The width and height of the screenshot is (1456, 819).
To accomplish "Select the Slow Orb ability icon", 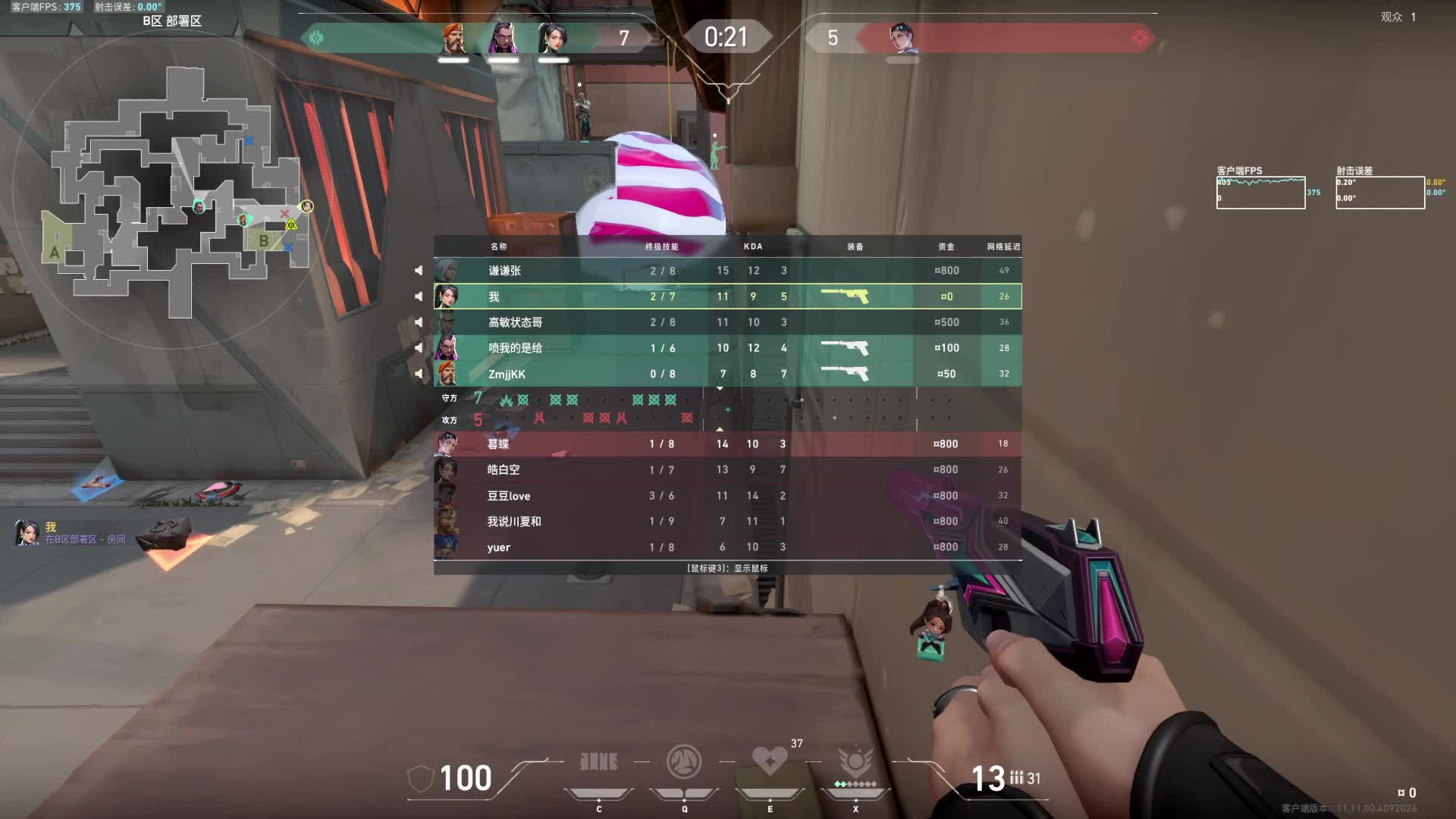I will click(684, 762).
